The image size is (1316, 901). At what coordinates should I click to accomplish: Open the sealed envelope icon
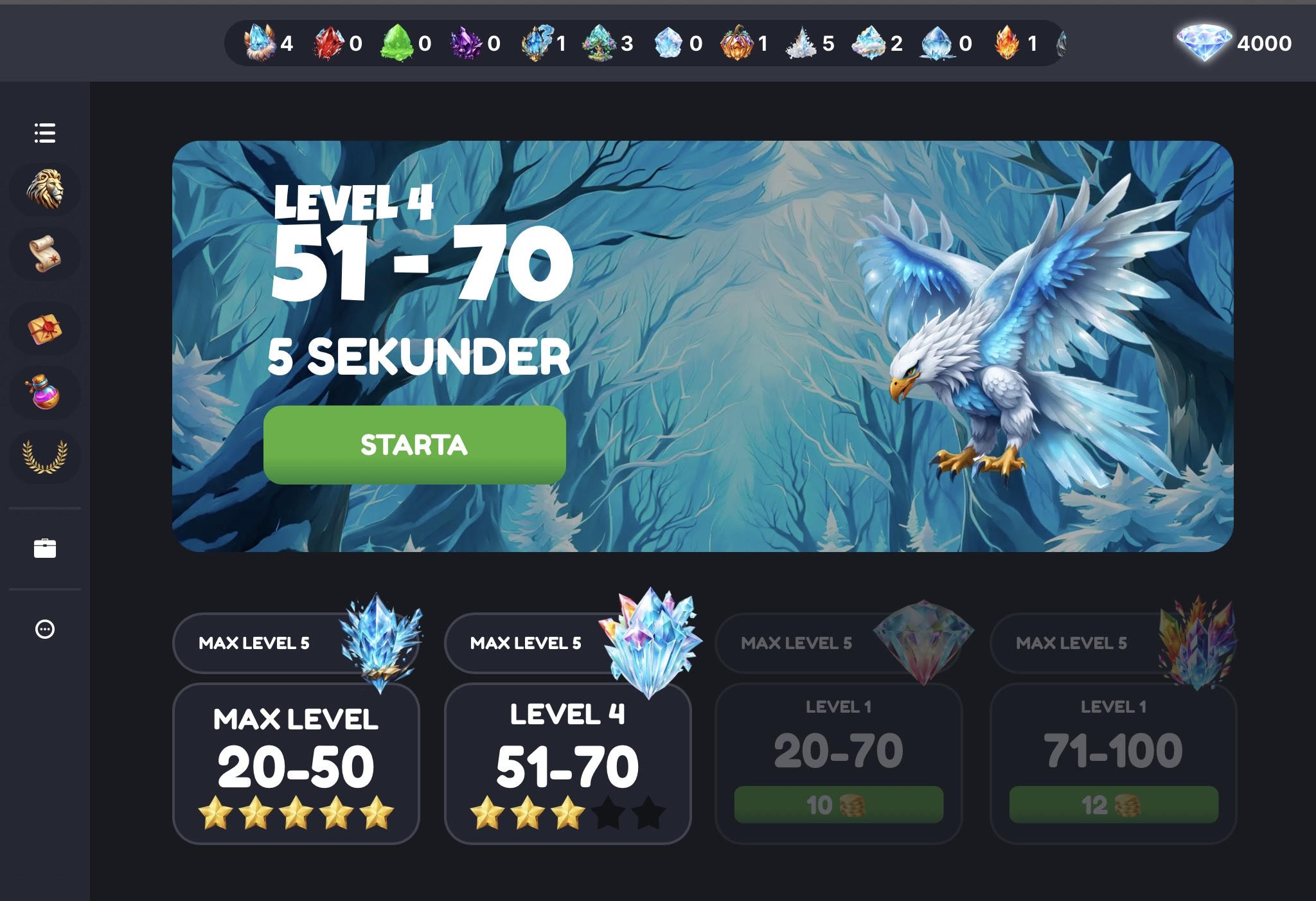point(45,329)
